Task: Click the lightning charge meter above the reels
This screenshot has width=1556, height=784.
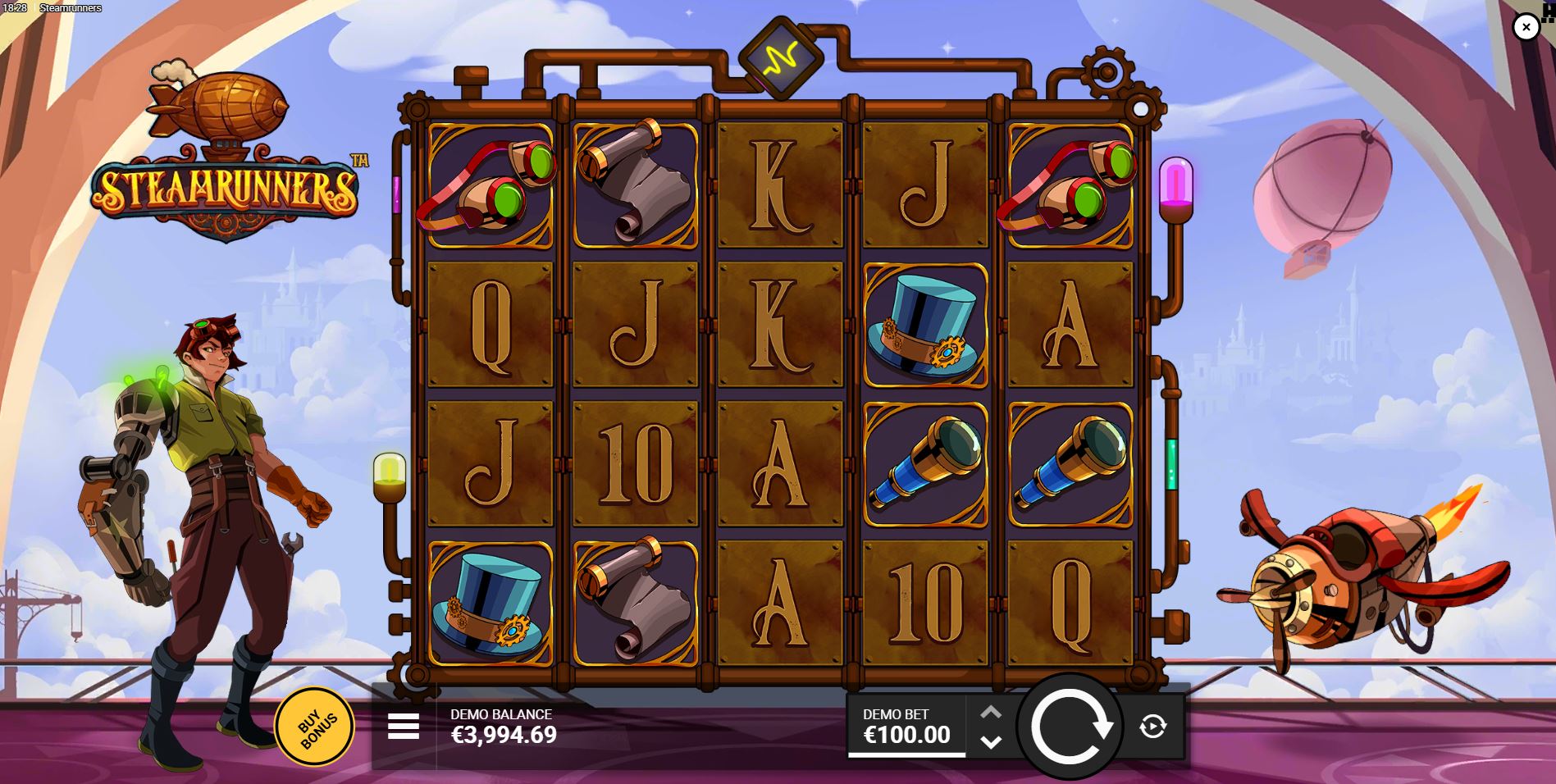Action: (779, 58)
